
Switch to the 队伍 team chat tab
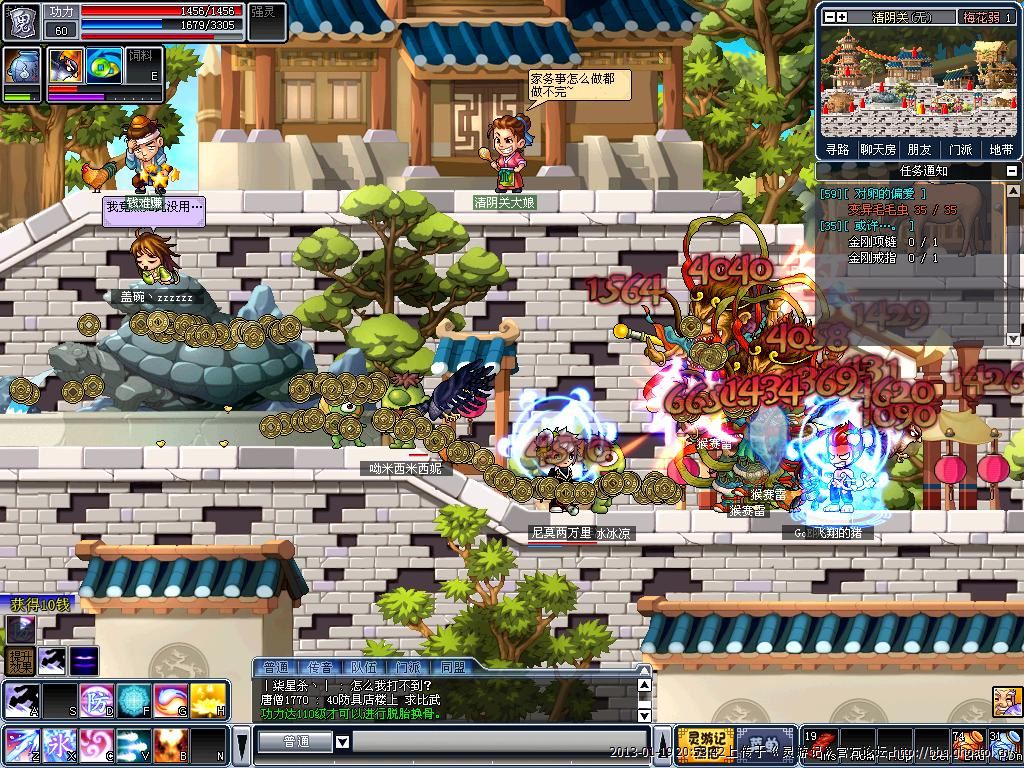coord(363,667)
